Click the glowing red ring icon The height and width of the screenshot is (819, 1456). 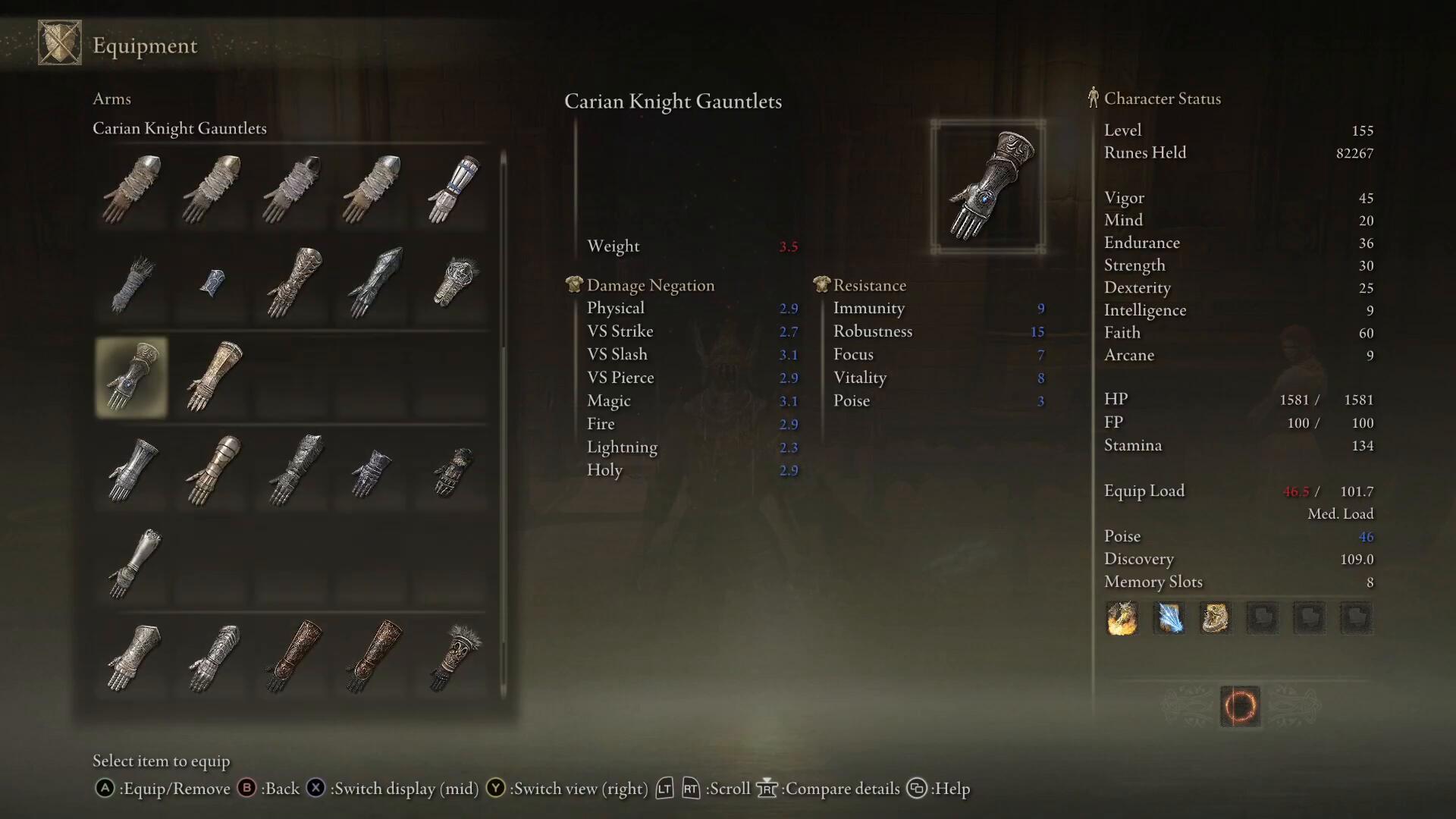tap(1240, 706)
